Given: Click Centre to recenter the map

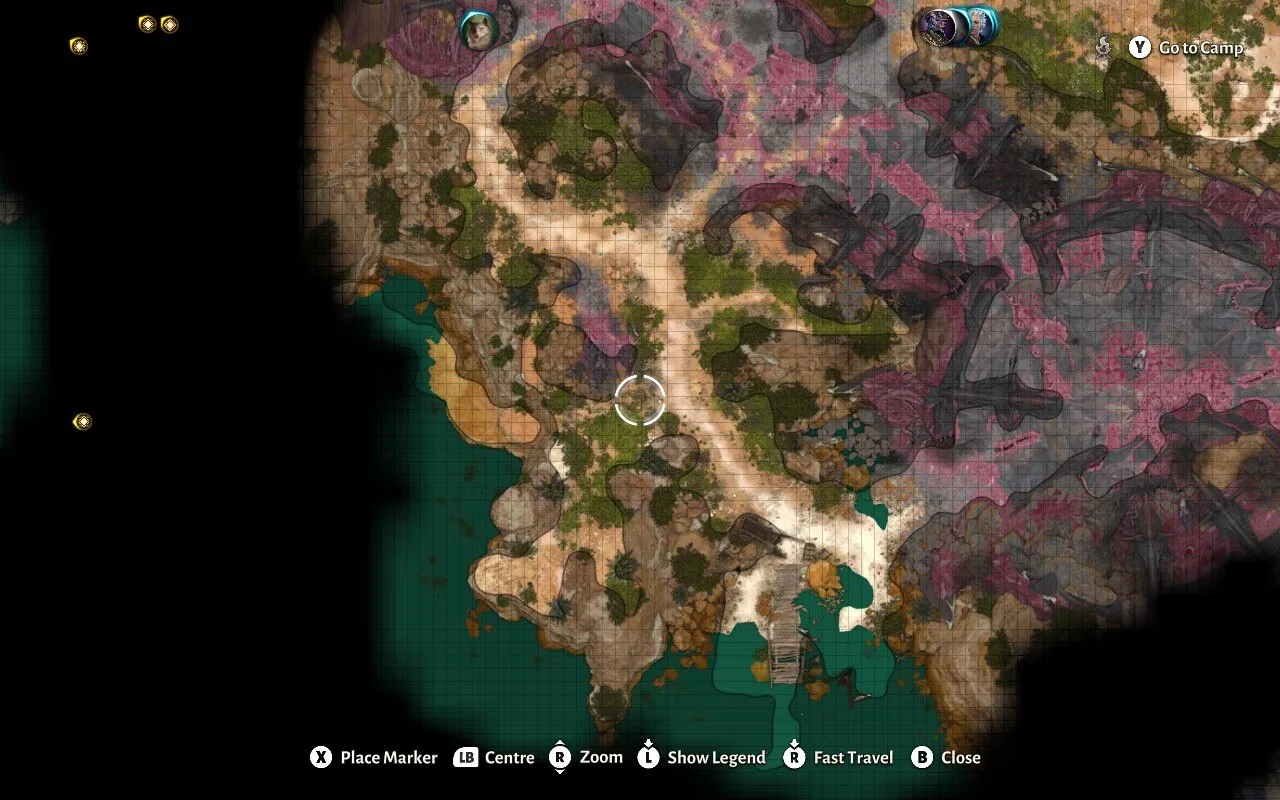Looking at the screenshot, I should tap(512, 758).
